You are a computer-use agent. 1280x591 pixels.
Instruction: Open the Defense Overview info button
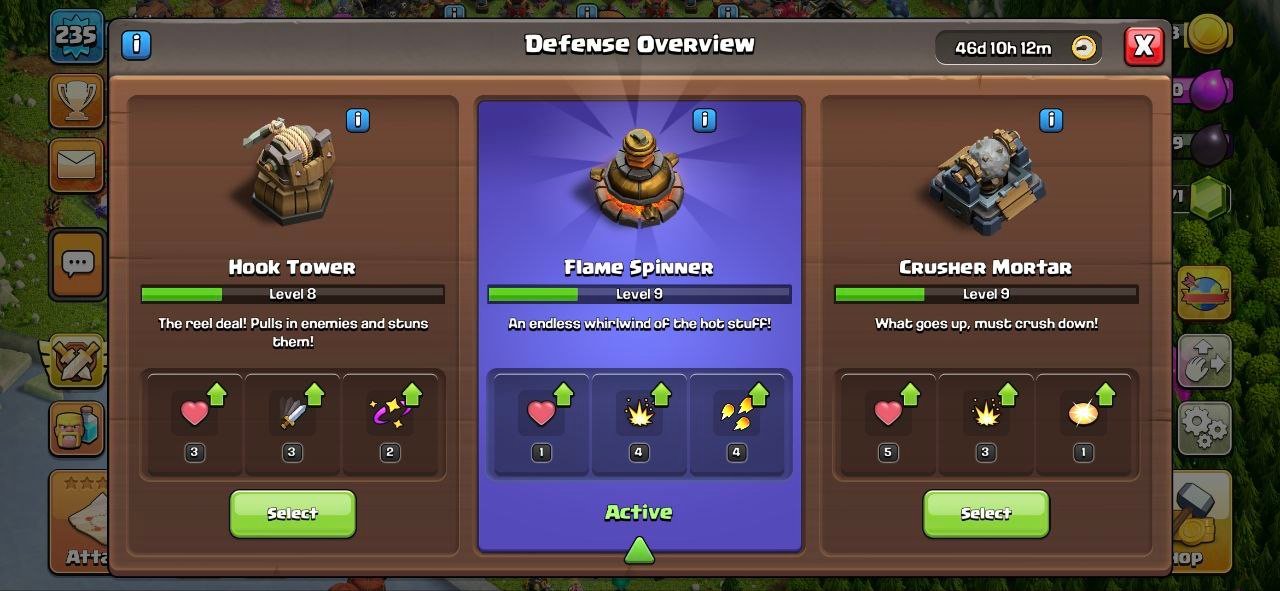click(136, 45)
